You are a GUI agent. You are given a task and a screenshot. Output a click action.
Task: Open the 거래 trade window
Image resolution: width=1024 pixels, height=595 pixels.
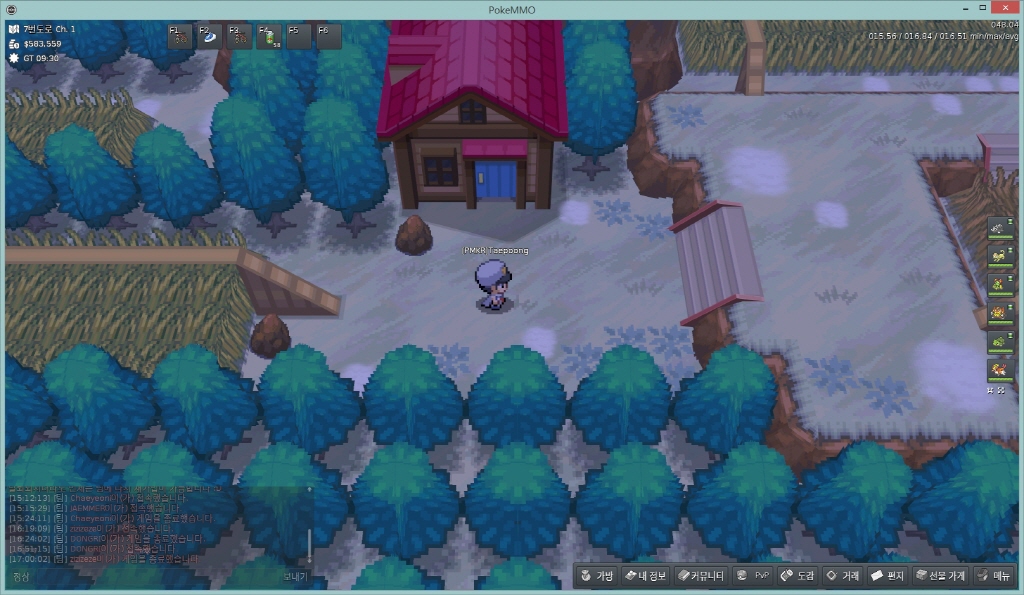coord(841,576)
